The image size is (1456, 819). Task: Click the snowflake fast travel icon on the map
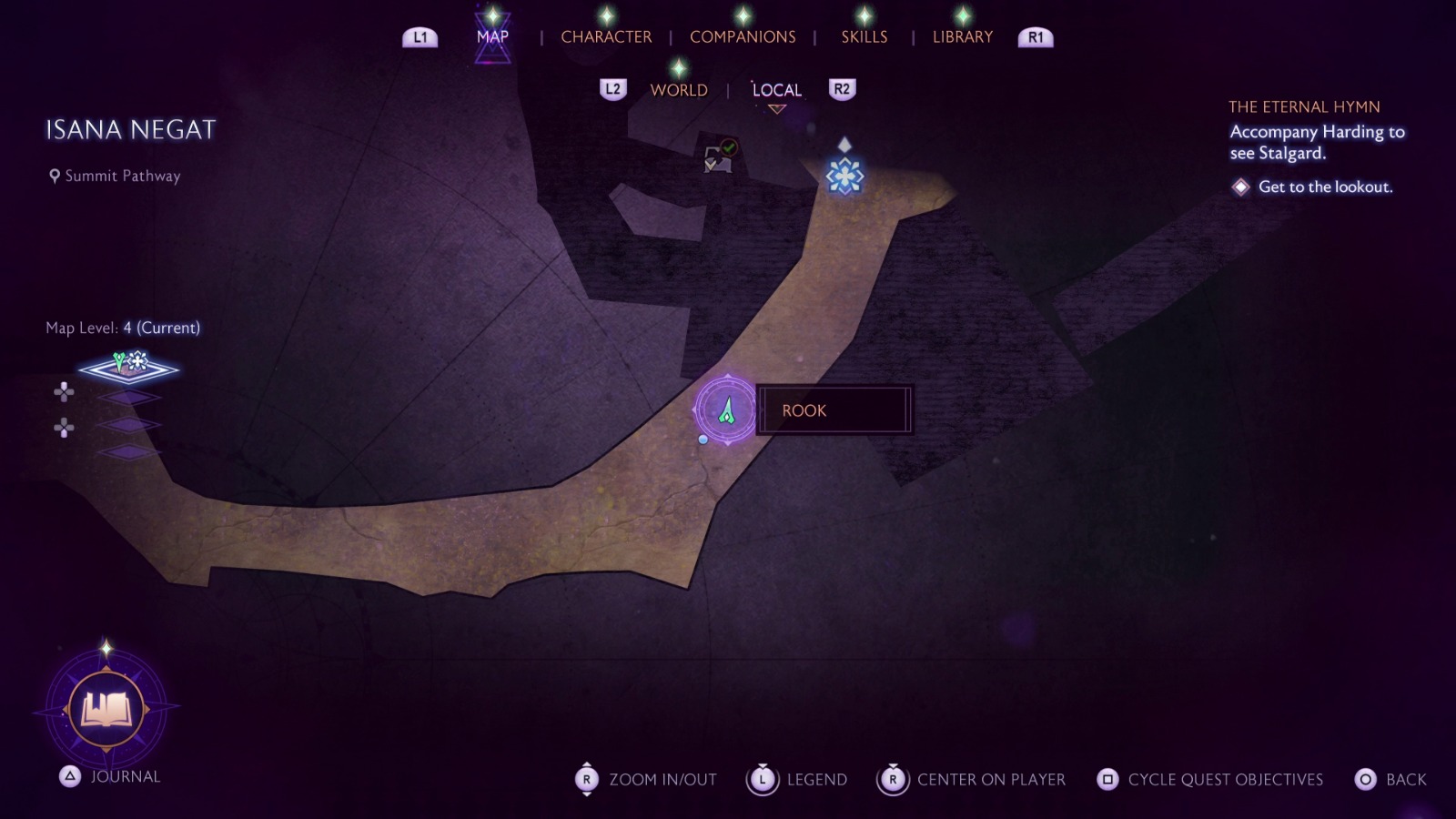pyautogui.click(x=844, y=174)
